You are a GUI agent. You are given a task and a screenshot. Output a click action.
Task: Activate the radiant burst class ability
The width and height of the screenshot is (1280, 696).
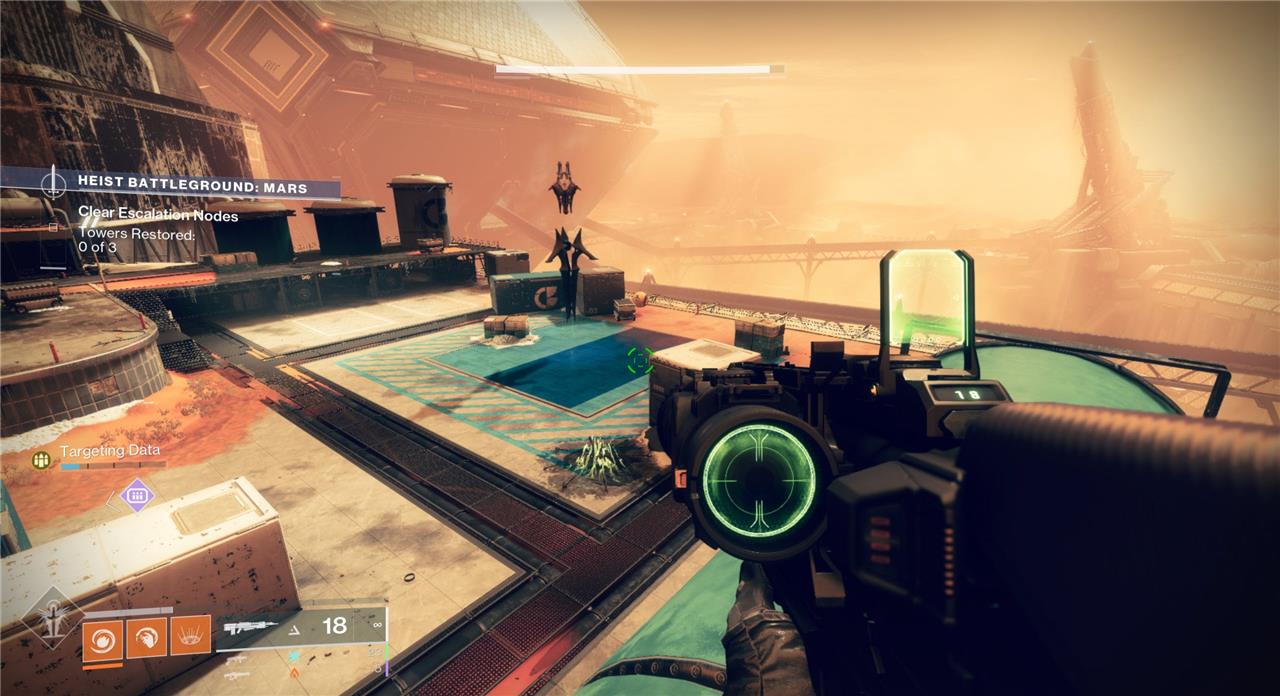[x=190, y=635]
